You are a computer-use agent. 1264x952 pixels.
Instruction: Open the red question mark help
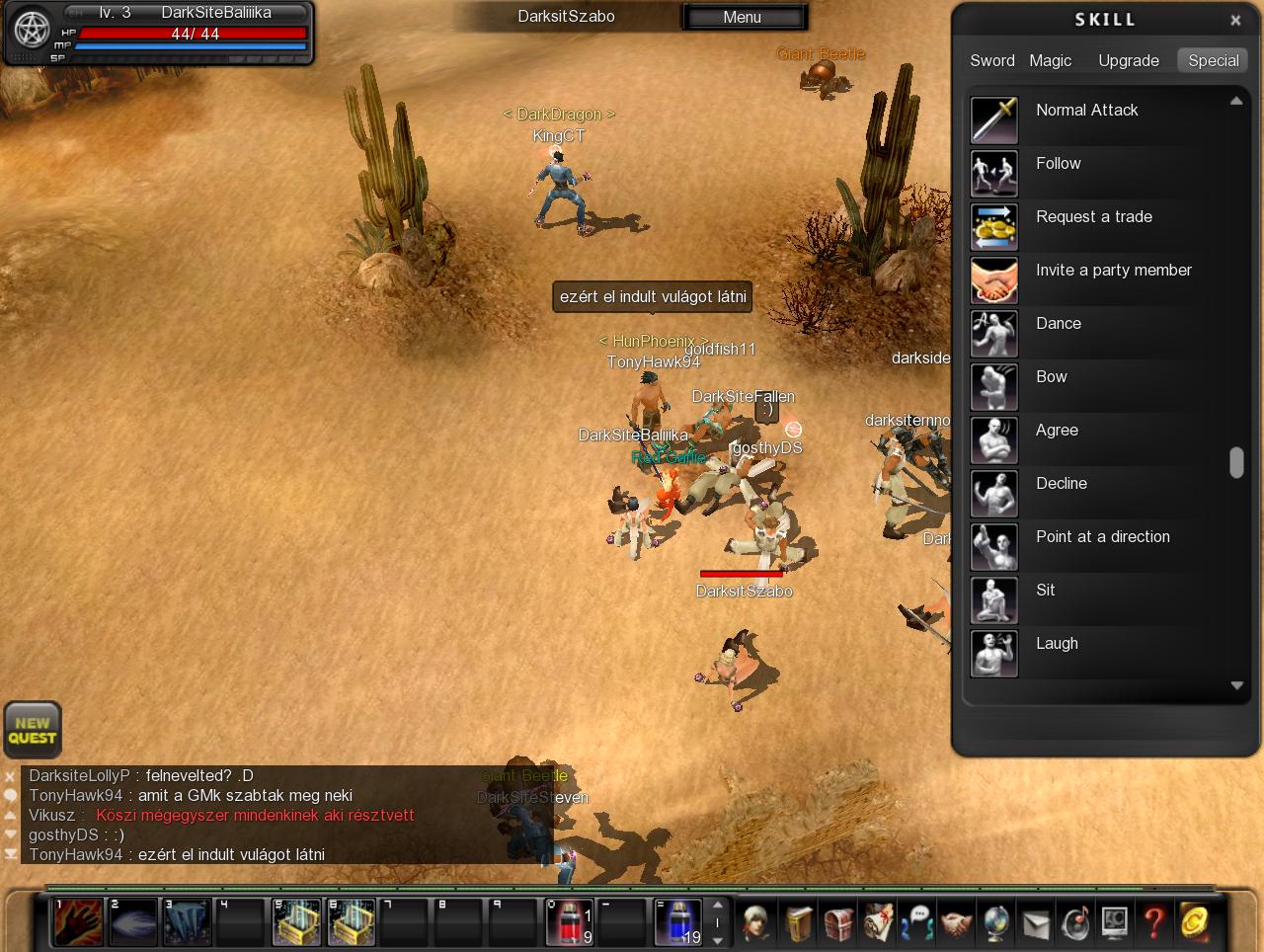(x=1153, y=922)
